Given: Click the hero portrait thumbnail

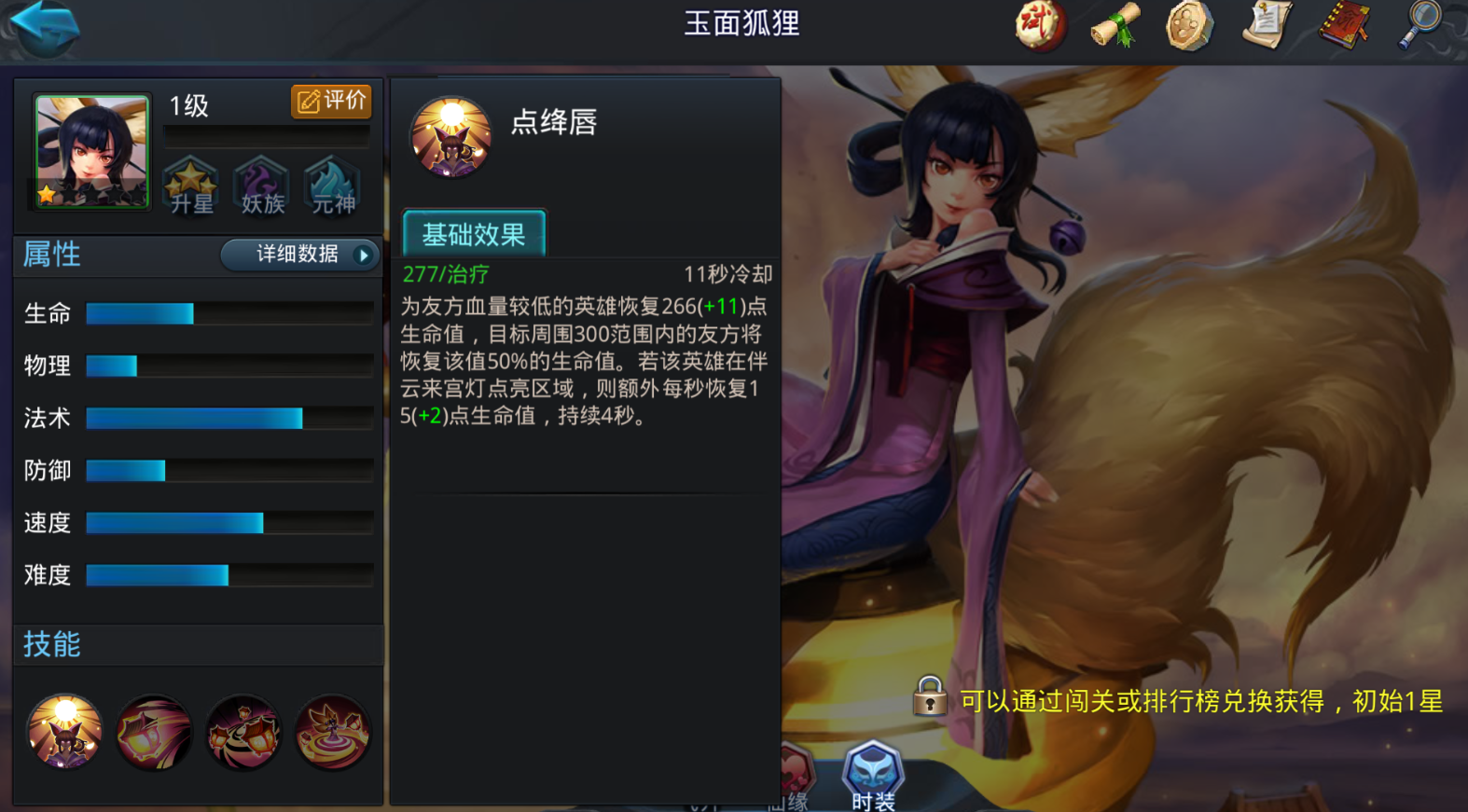Looking at the screenshot, I should pos(90,151).
